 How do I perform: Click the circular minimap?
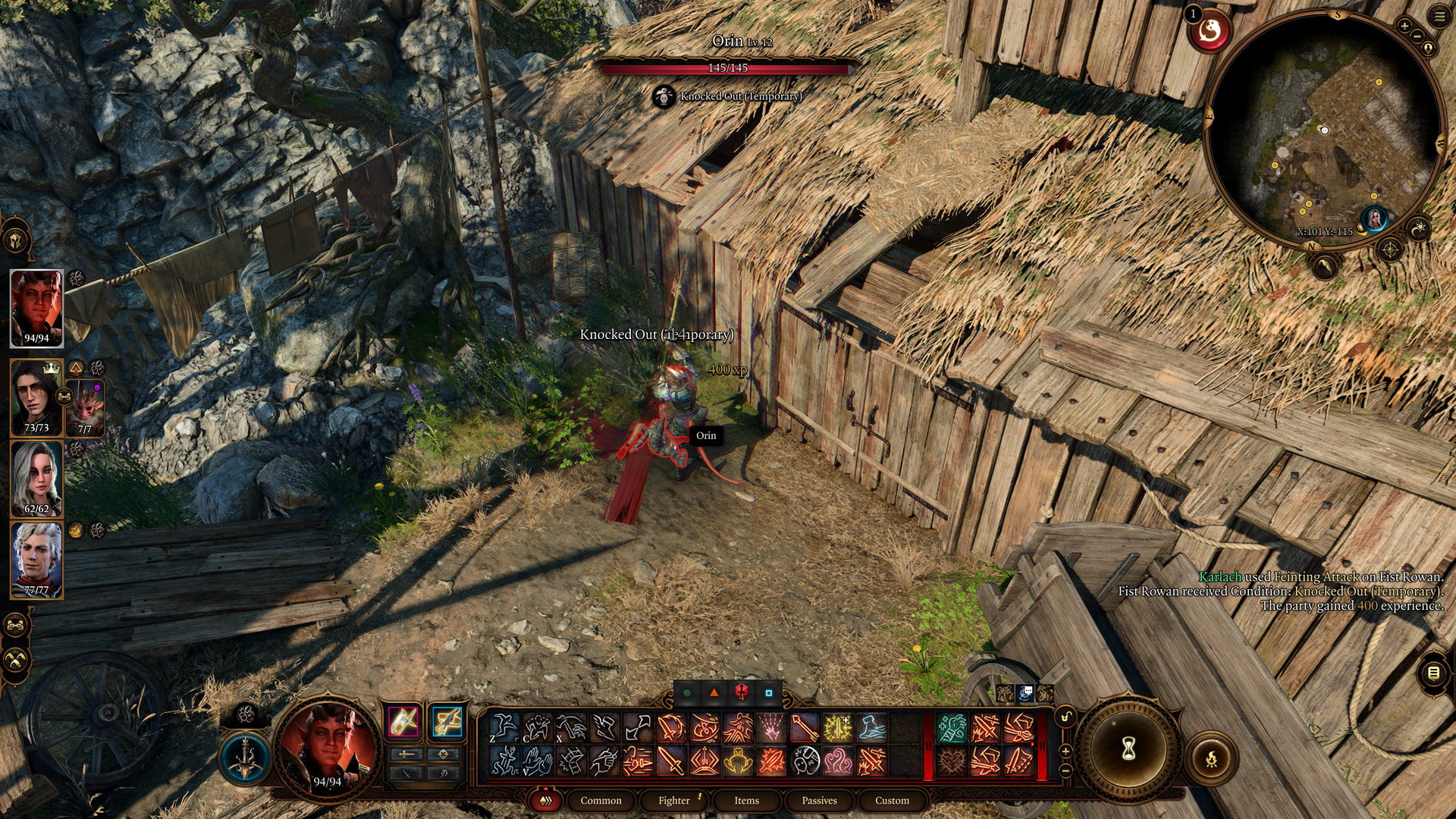1325,129
